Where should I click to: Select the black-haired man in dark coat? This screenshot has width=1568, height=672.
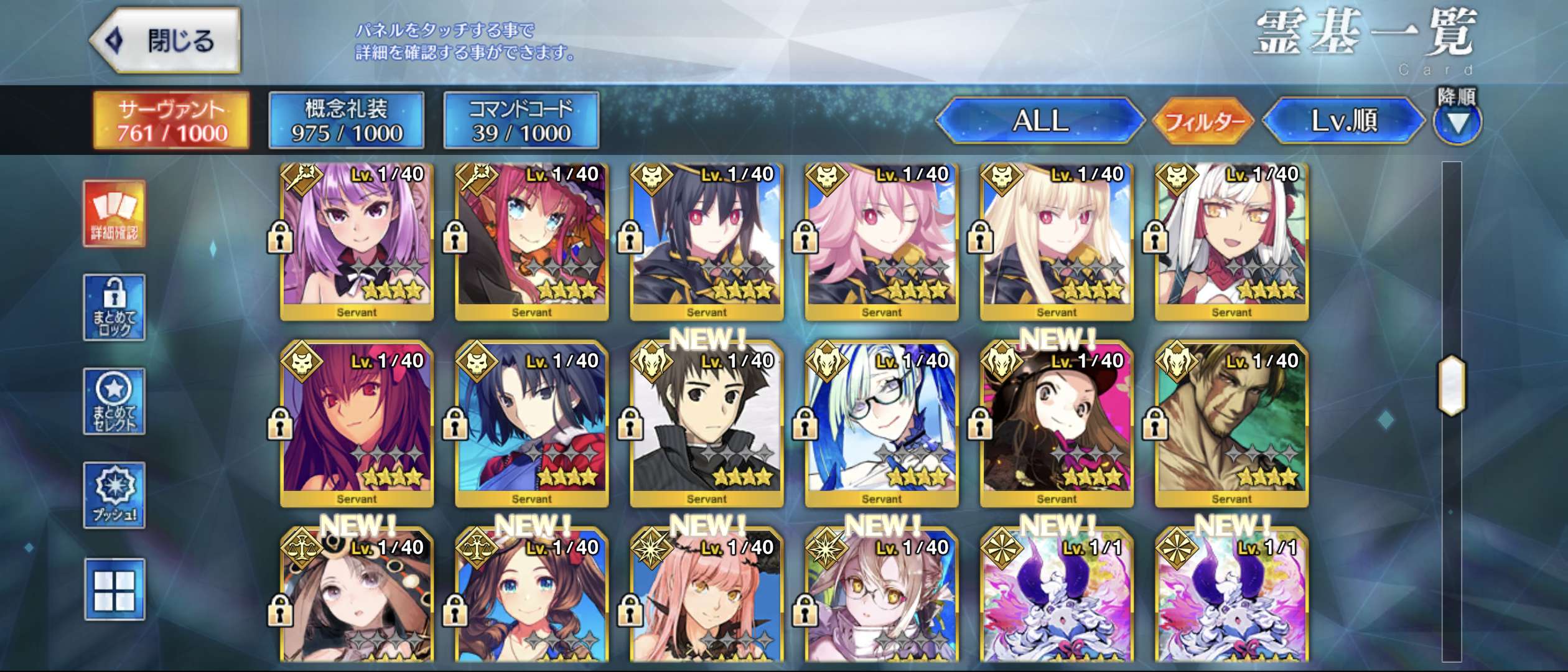point(707,424)
